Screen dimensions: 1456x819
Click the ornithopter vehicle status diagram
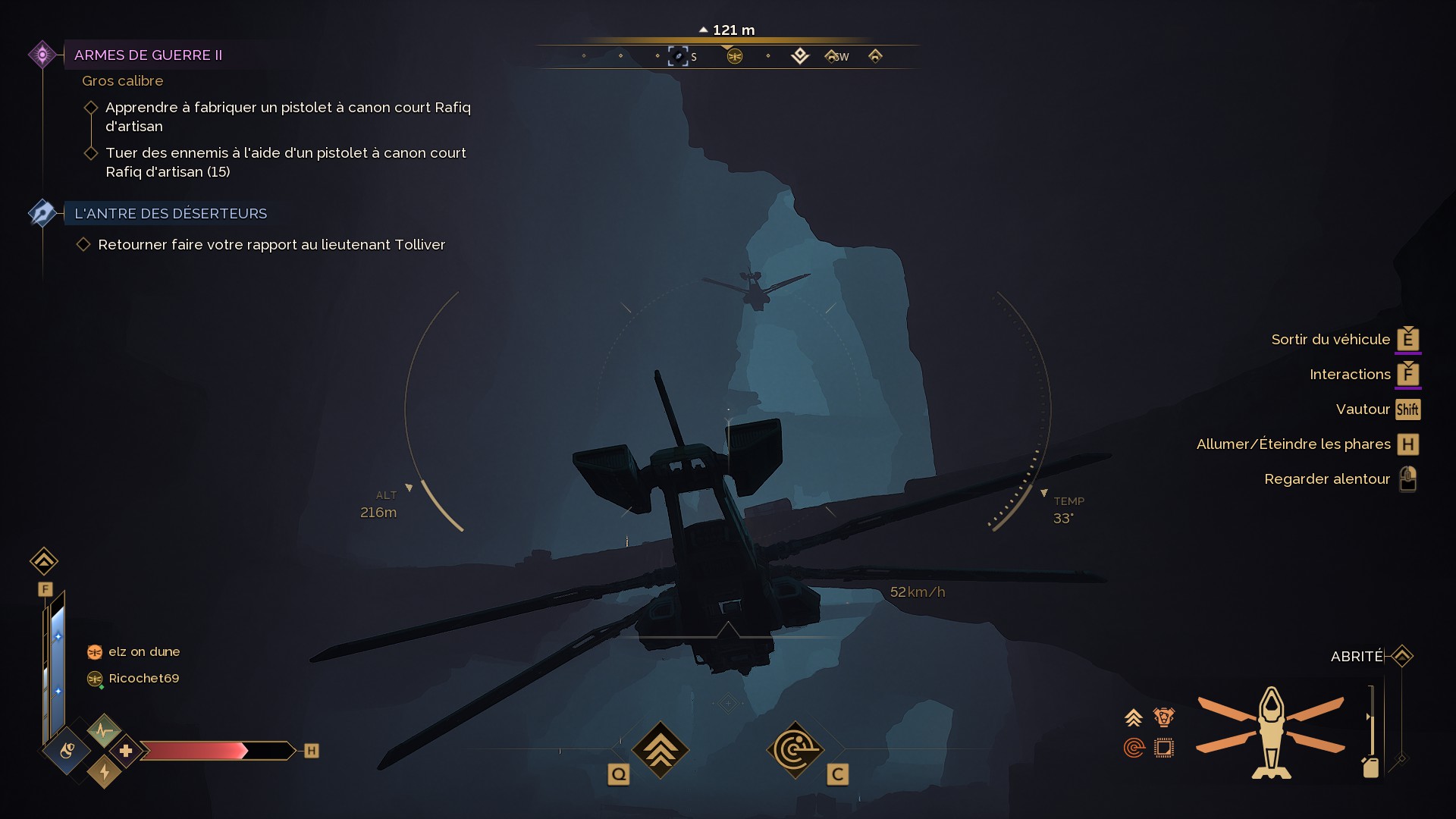[1270, 733]
